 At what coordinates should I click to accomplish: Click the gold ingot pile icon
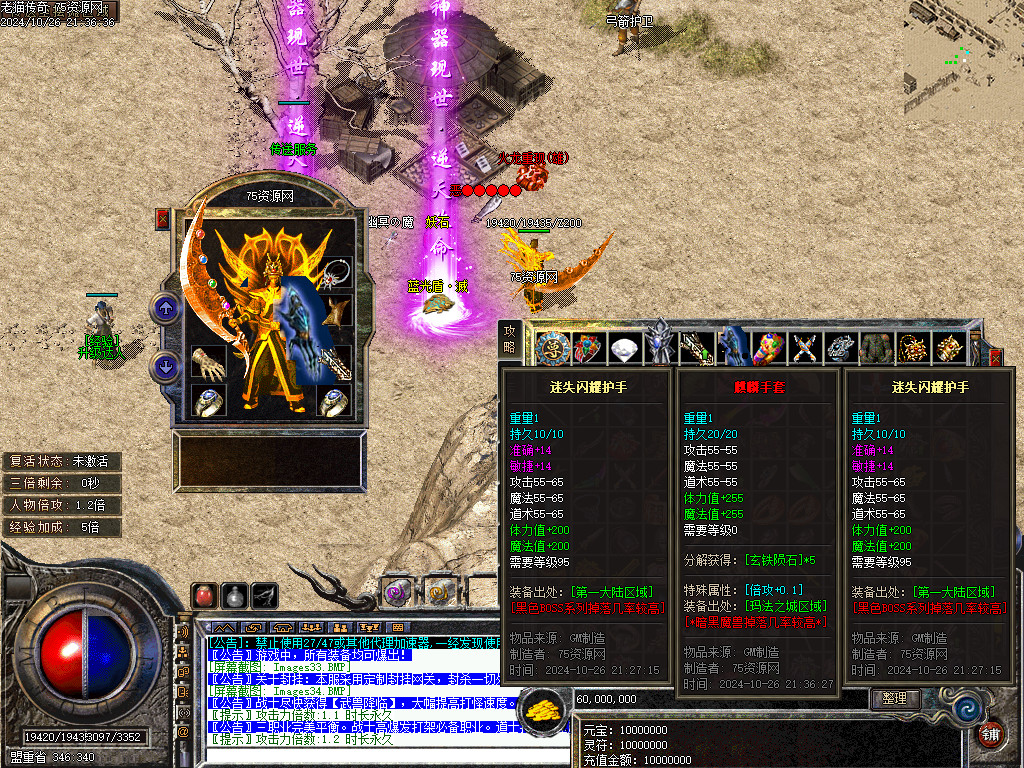(x=546, y=708)
